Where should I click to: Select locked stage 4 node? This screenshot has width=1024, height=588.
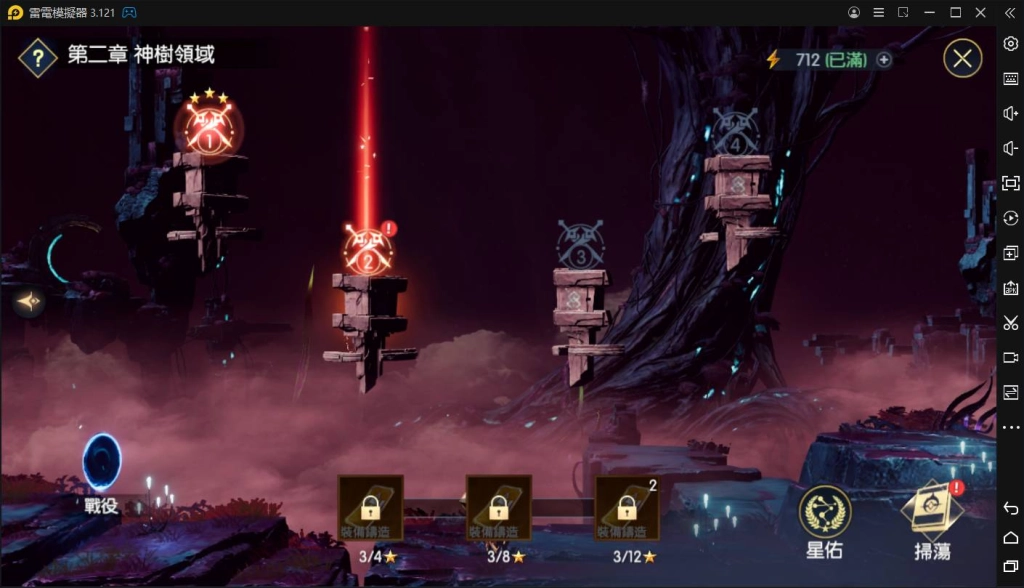(736, 132)
